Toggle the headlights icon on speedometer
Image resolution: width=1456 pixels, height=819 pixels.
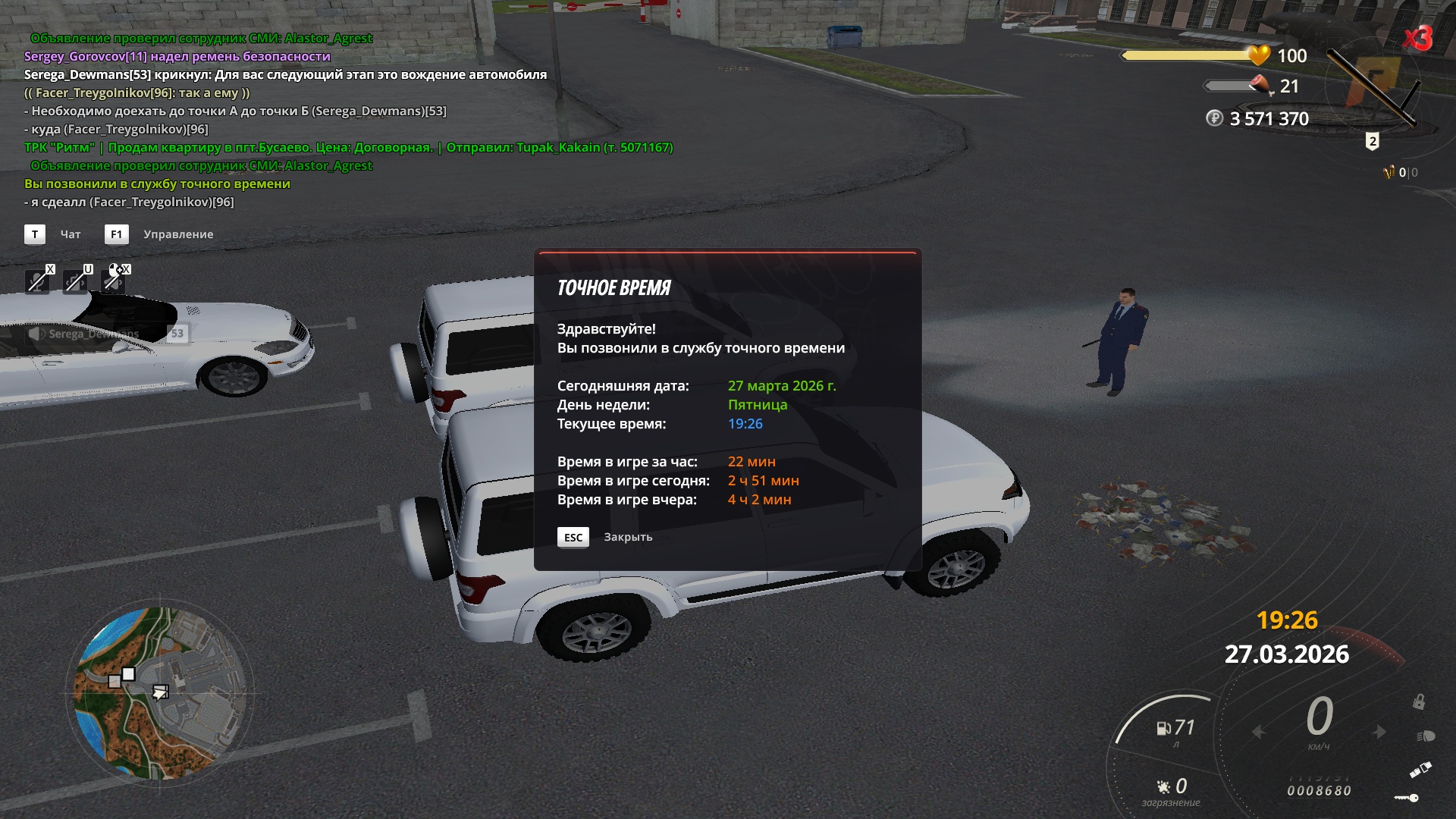[1425, 736]
